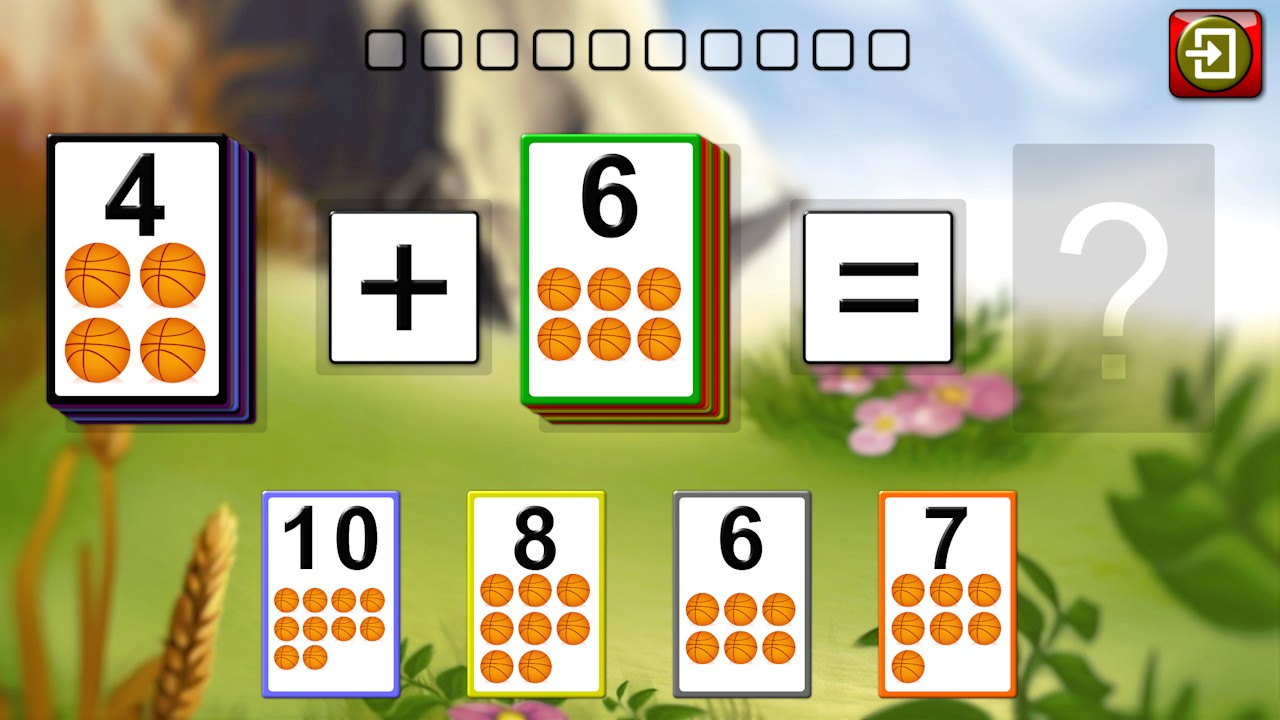This screenshot has width=1280, height=720.
Task: Click the equals sign card
Action: pyautogui.click(x=877, y=287)
